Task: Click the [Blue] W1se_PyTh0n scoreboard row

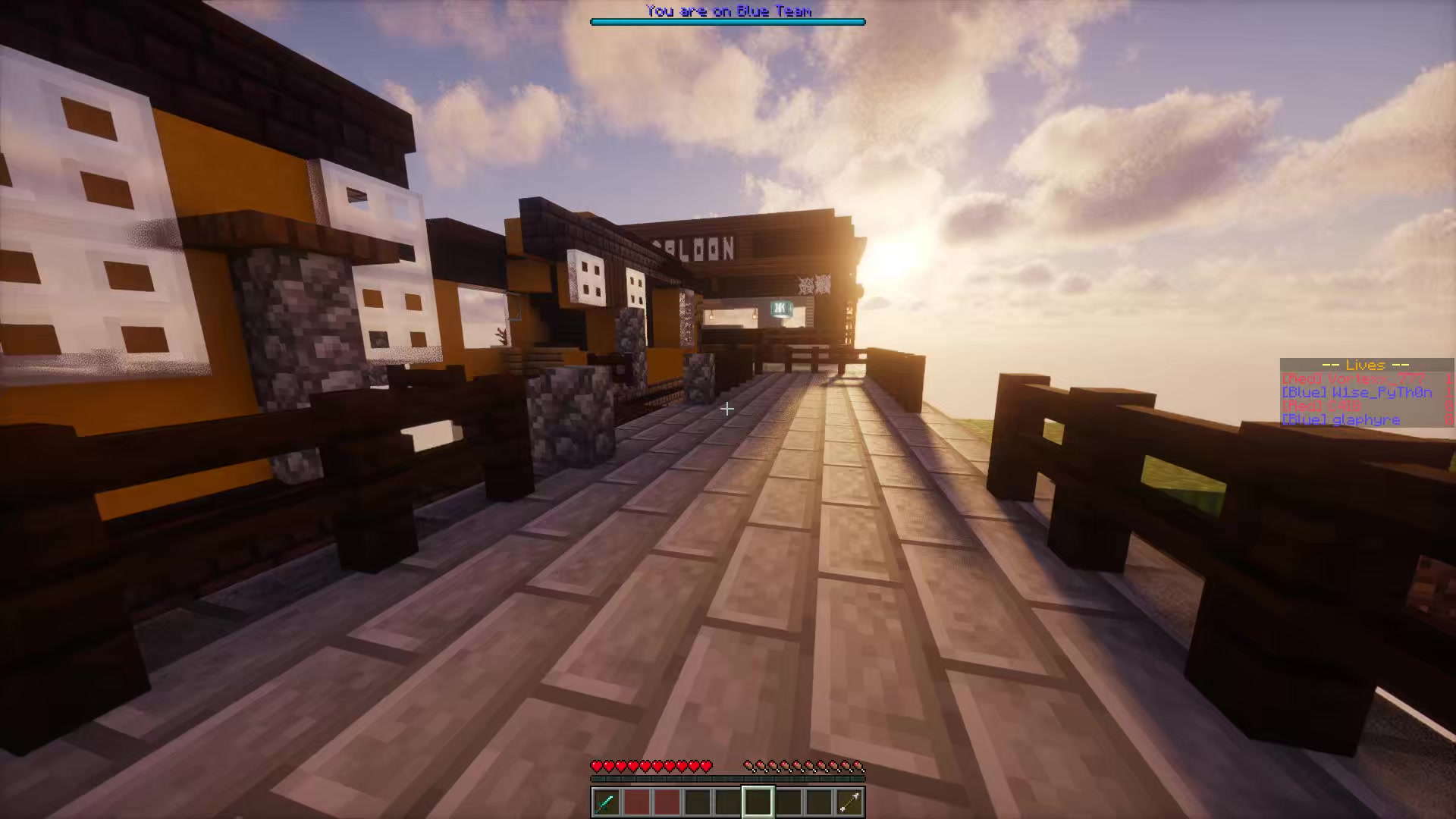Action: [1357, 392]
